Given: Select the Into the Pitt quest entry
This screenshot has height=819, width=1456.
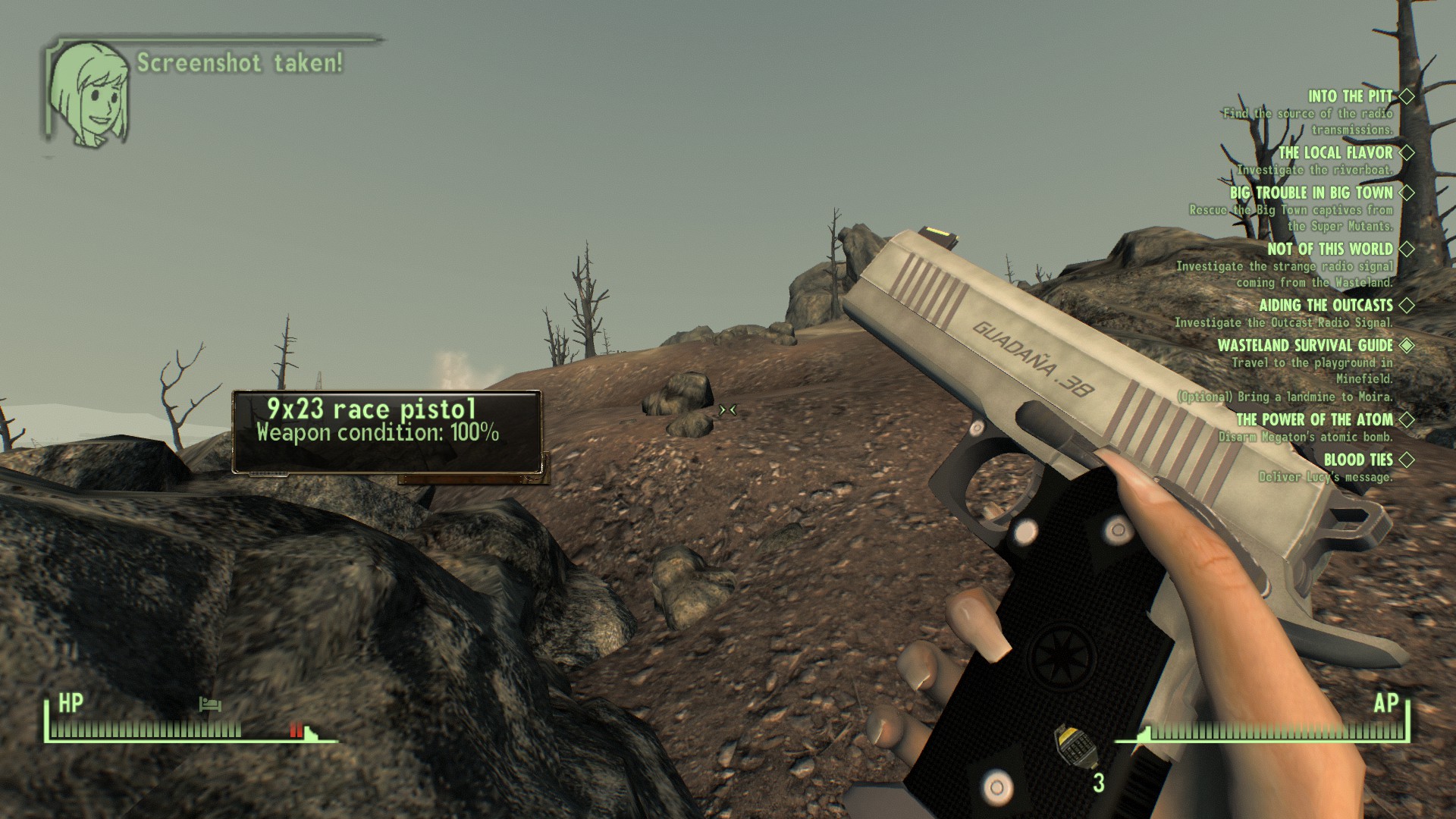Looking at the screenshot, I should point(1350,96).
